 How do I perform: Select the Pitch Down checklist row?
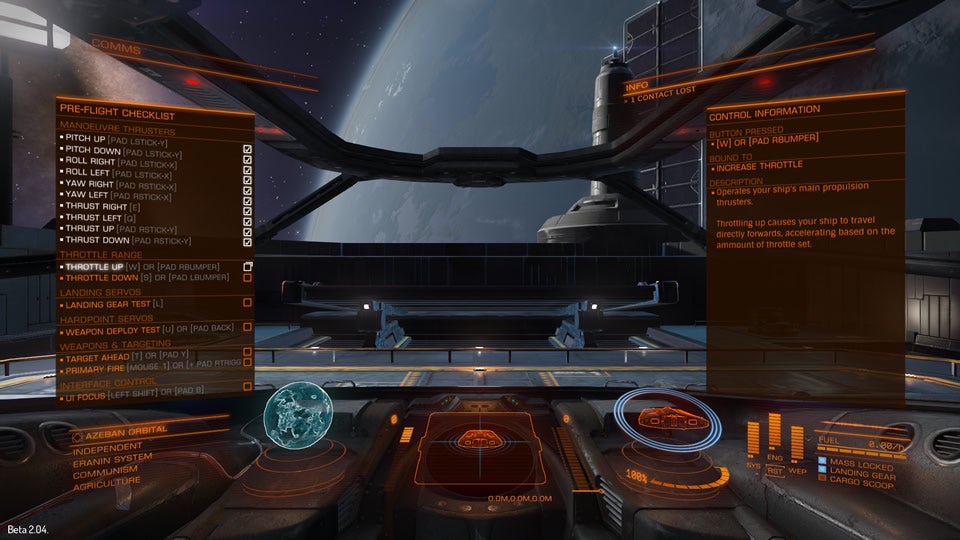point(120,150)
